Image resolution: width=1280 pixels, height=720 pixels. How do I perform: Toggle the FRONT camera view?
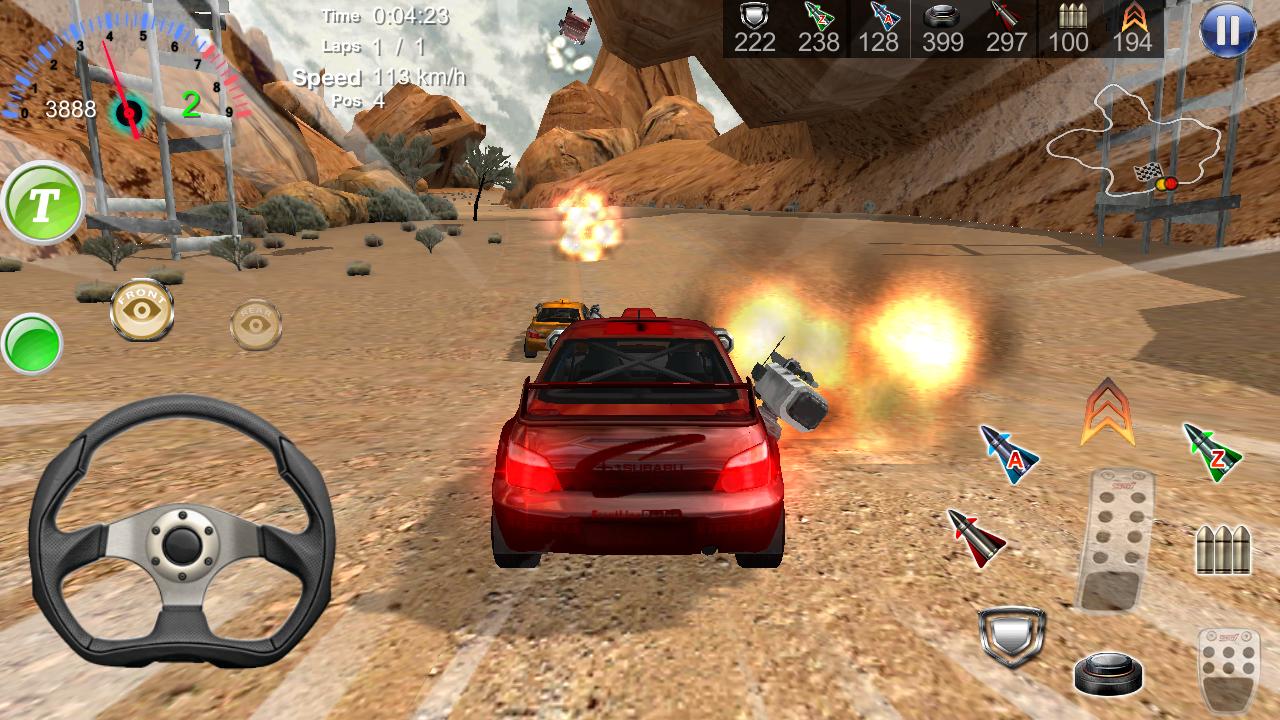click(141, 310)
